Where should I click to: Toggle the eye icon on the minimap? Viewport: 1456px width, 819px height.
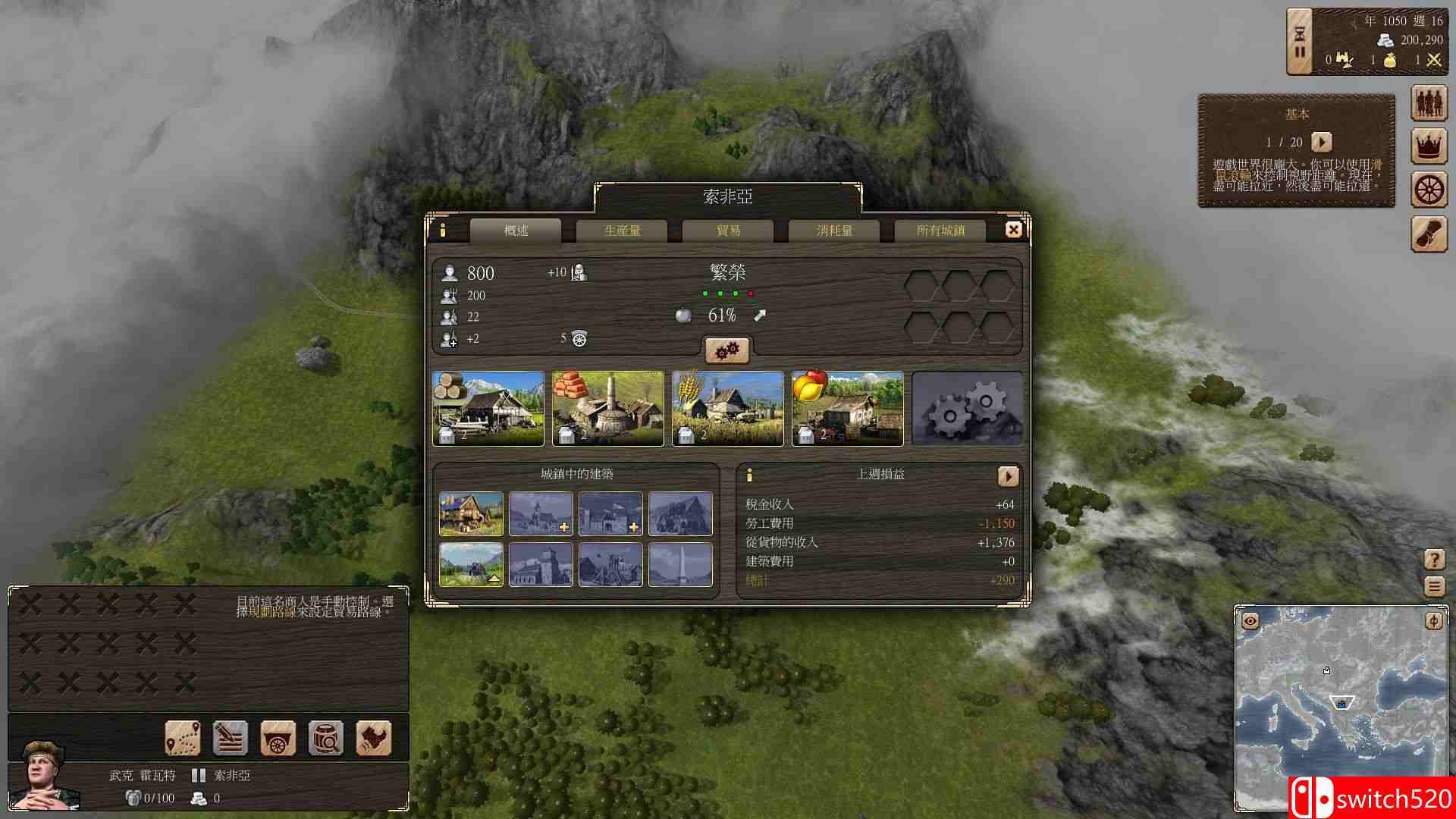pos(1250,620)
